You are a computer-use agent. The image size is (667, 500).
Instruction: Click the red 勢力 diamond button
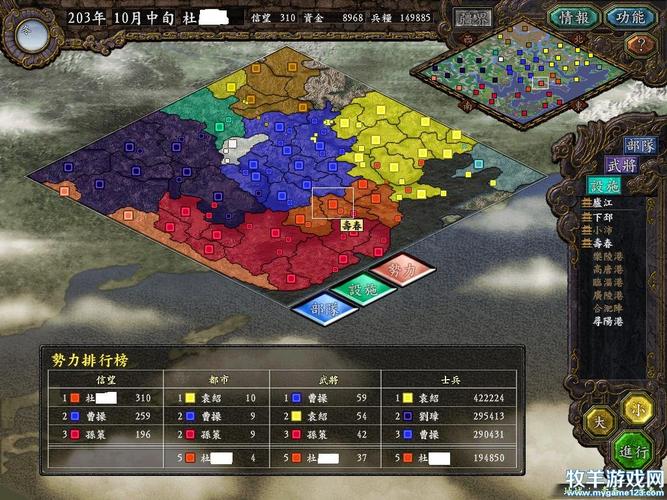click(x=401, y=271)
